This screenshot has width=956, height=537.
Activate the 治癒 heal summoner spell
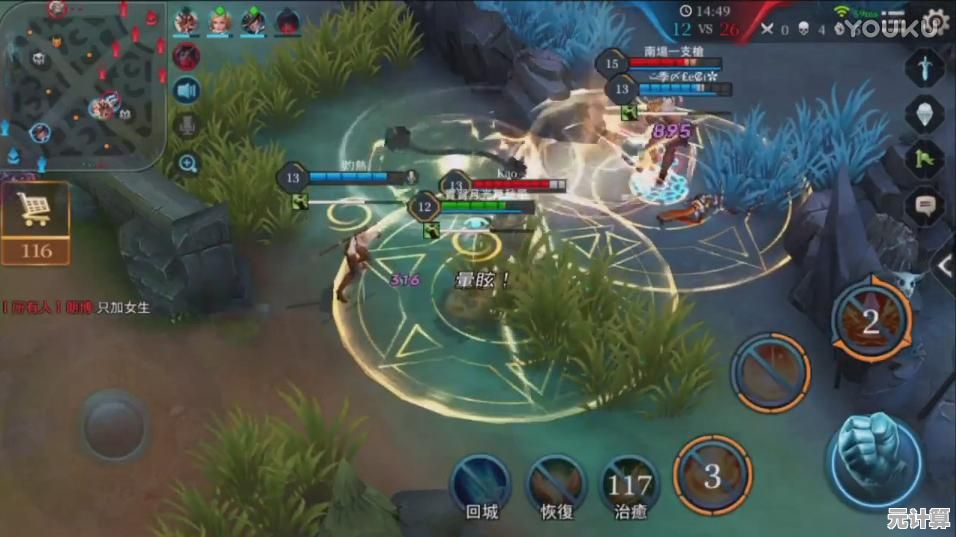629,483
